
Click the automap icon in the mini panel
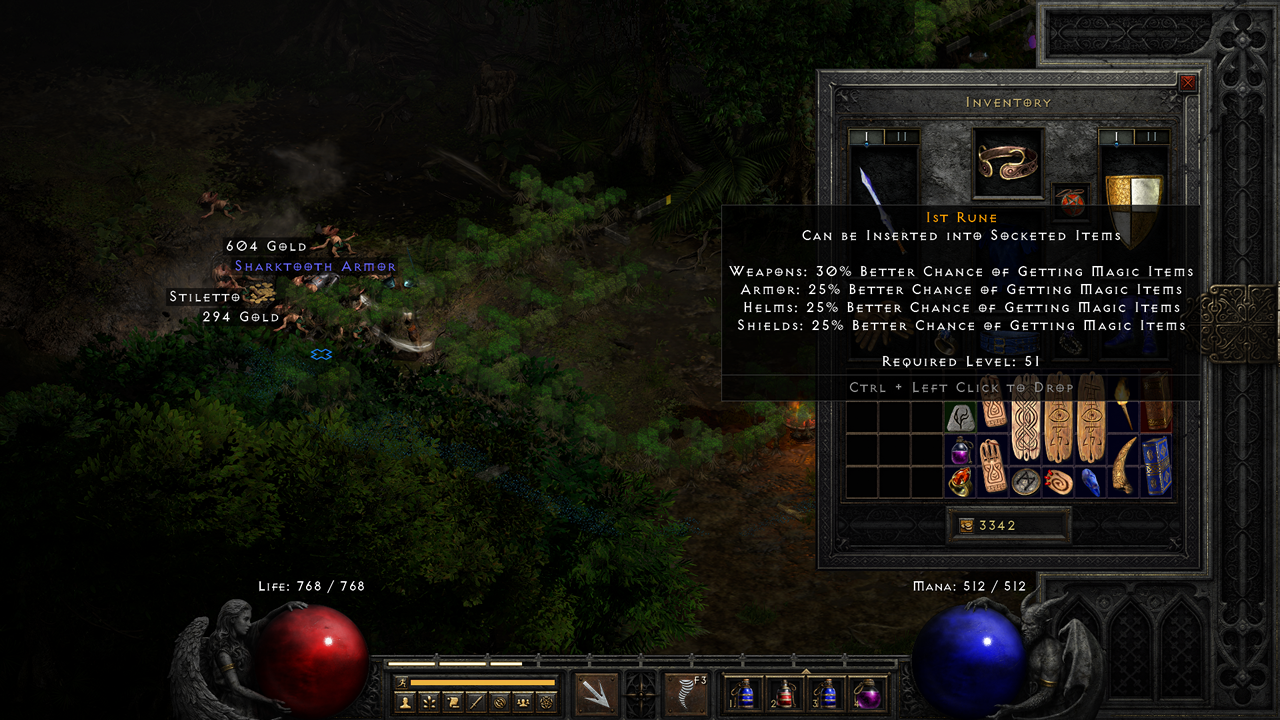click(498, 700)
